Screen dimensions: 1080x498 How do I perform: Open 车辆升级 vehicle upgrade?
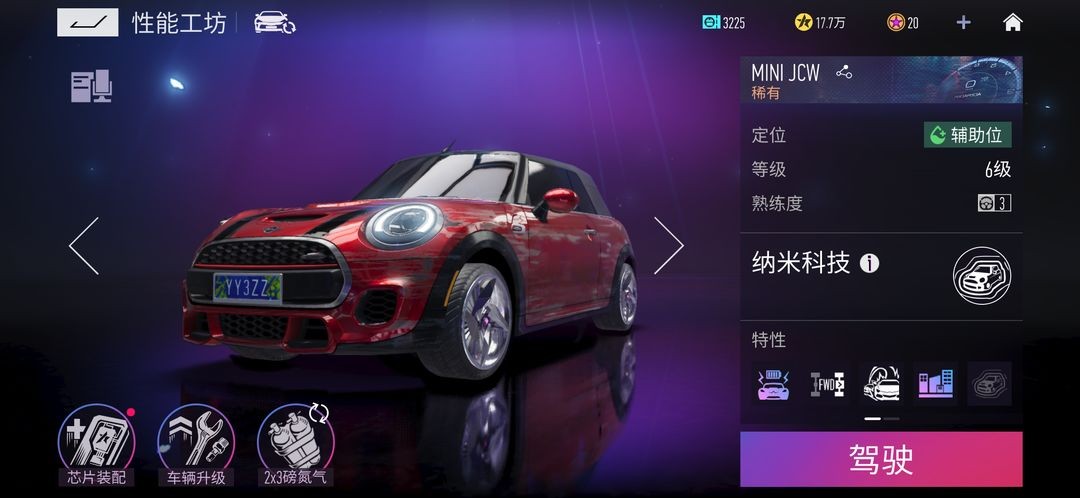(196, 443)
